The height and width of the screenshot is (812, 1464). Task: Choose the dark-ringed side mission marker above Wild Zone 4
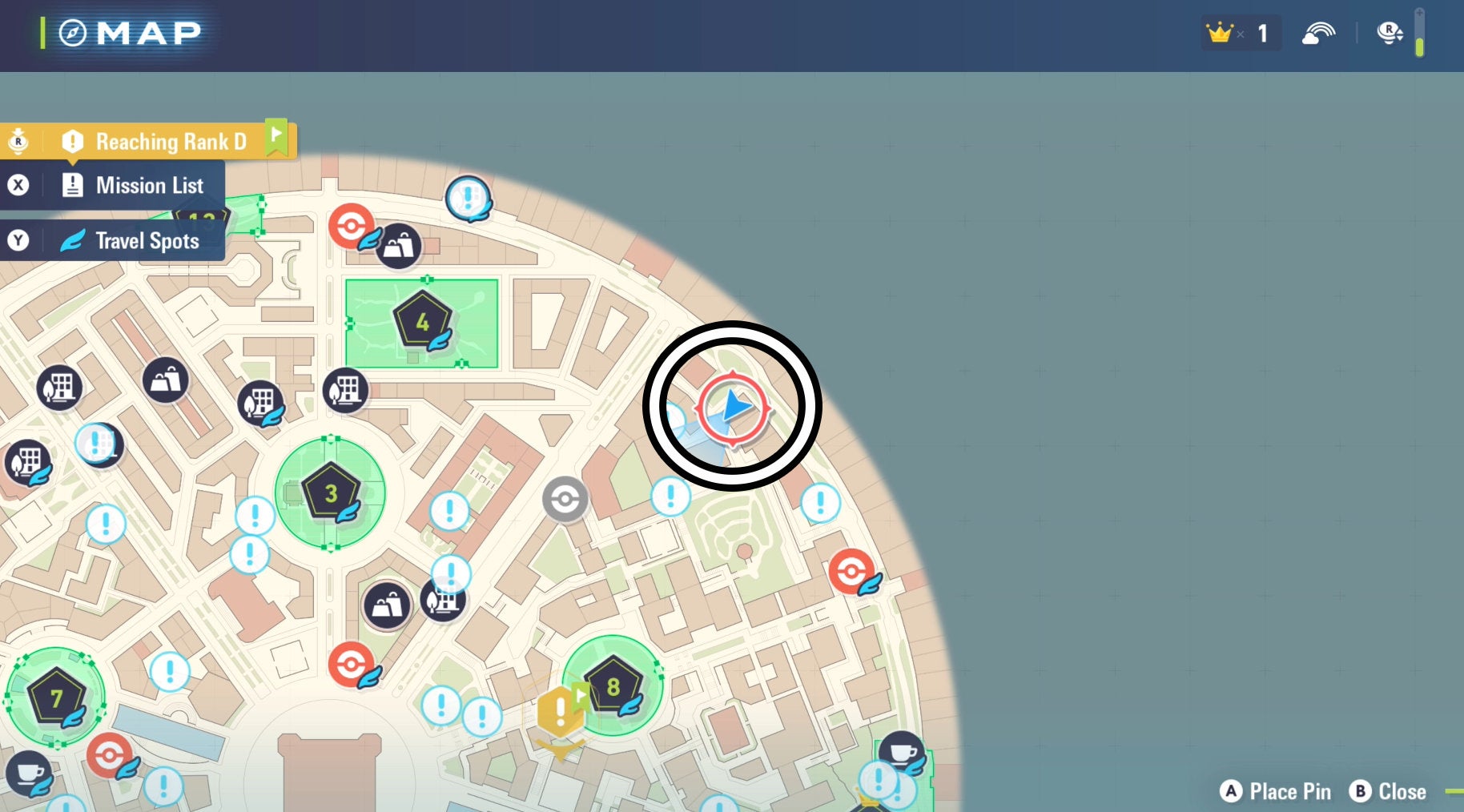click(x=468, y=197)
